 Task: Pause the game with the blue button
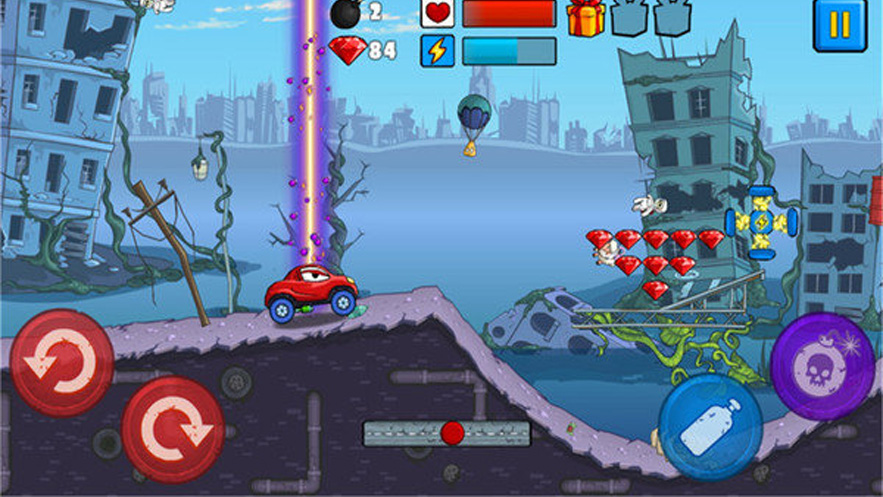point(839,24)
